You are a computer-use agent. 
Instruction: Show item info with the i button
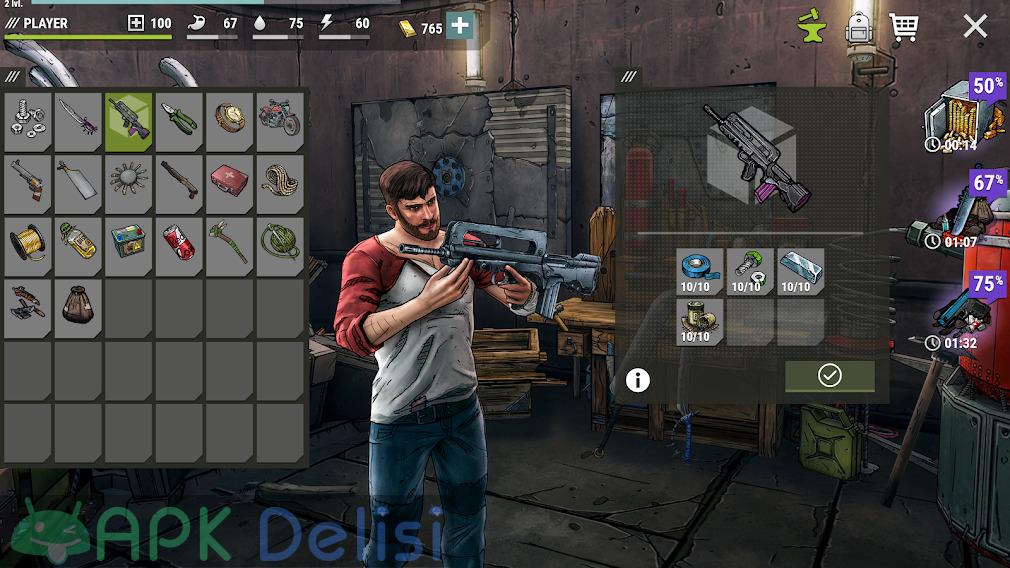click(x=637, y=380)
